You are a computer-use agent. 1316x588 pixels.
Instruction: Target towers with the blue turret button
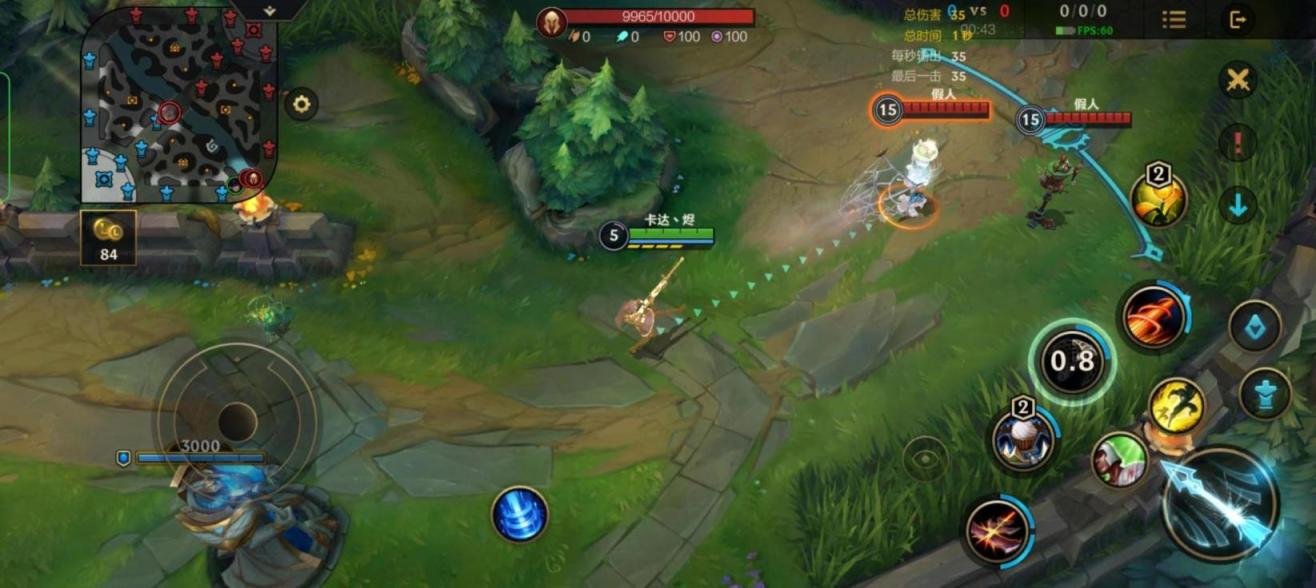coord(1265,393)
